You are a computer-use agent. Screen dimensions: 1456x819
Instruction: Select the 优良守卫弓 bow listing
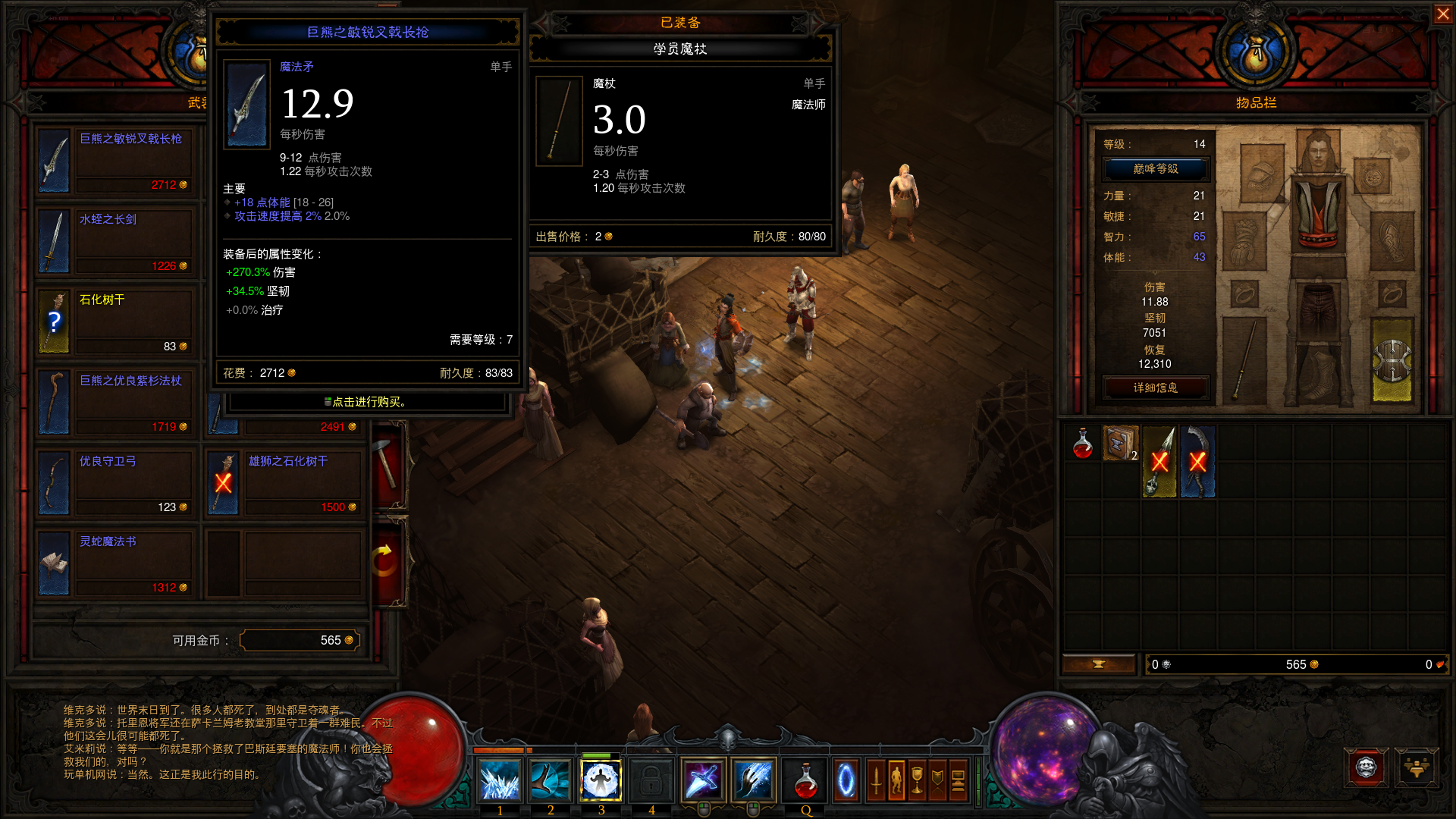(x=114, y=483)
